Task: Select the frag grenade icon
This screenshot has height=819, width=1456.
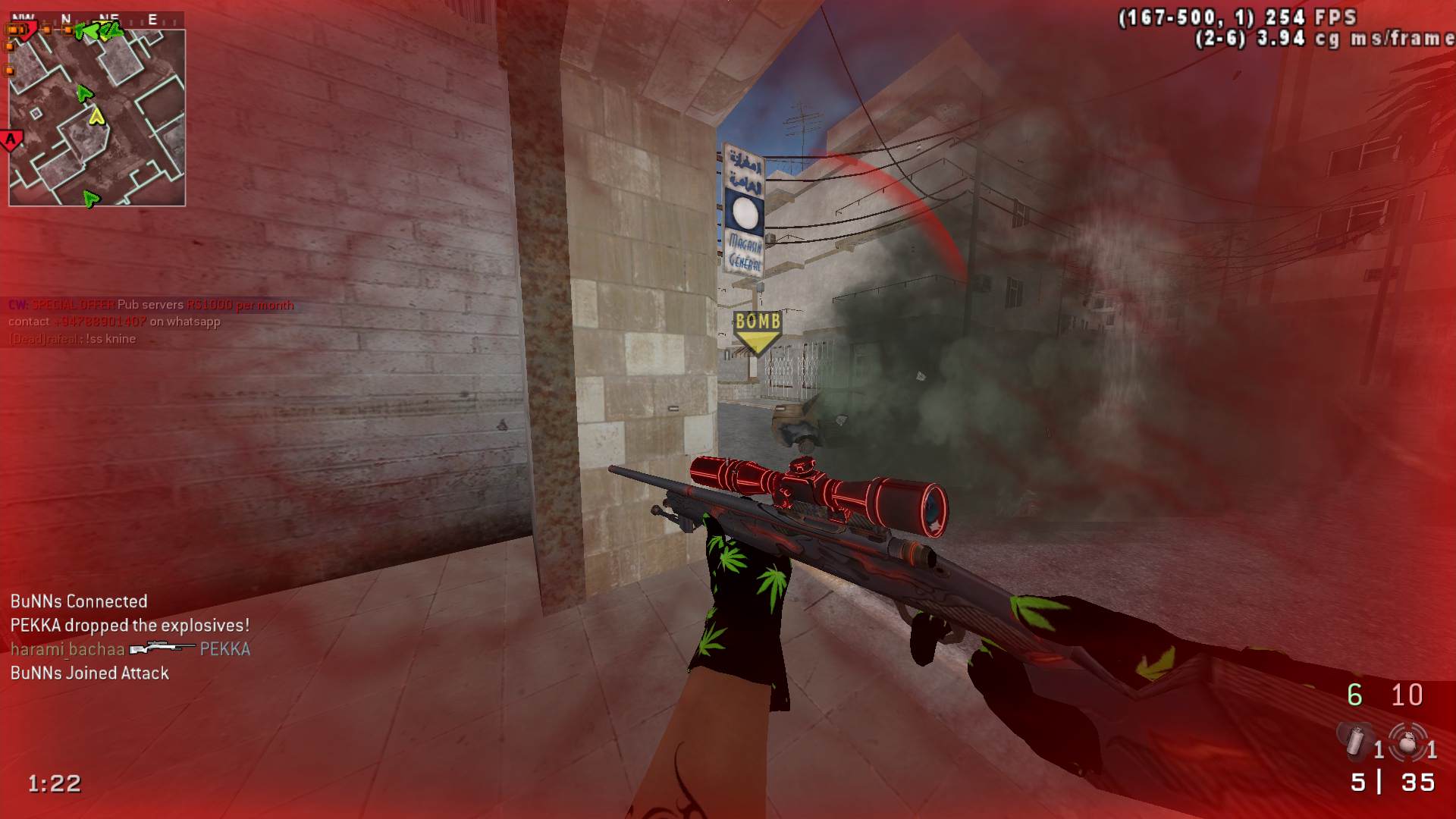Action: [1407, 743]
